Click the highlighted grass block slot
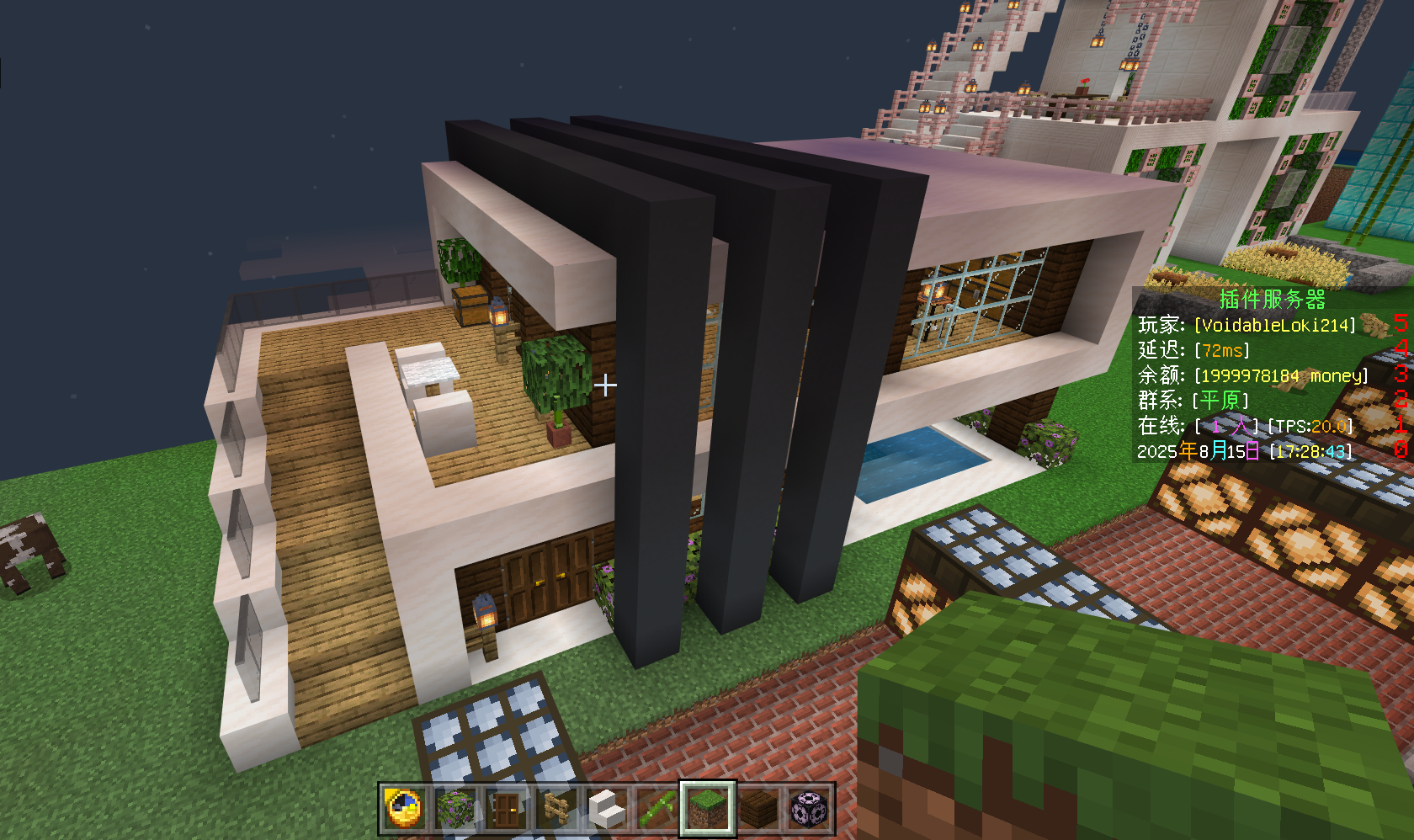Screen dimensions: 1414x840 coord(708,809)
